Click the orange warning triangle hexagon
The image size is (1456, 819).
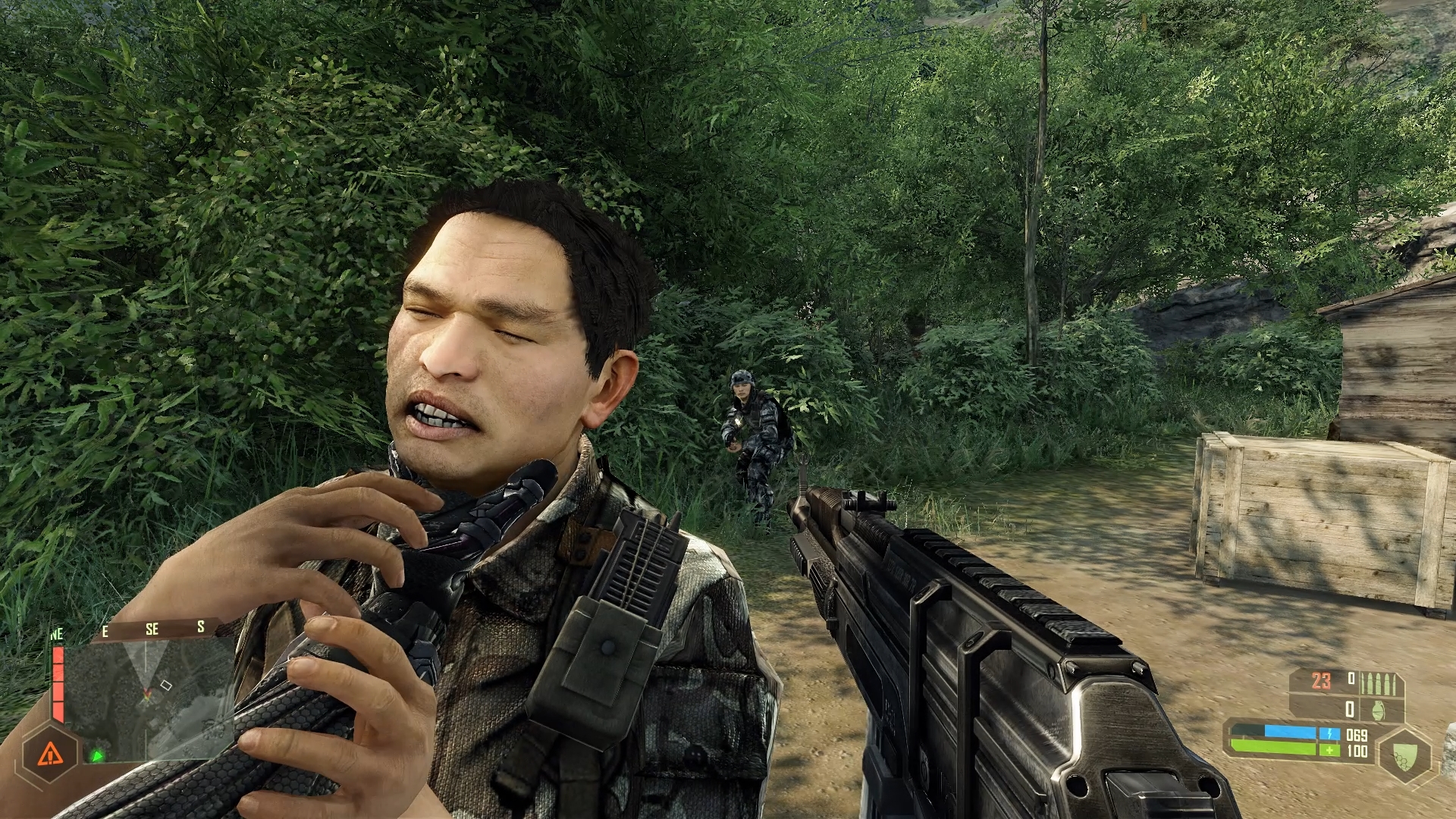coord(50,753)
